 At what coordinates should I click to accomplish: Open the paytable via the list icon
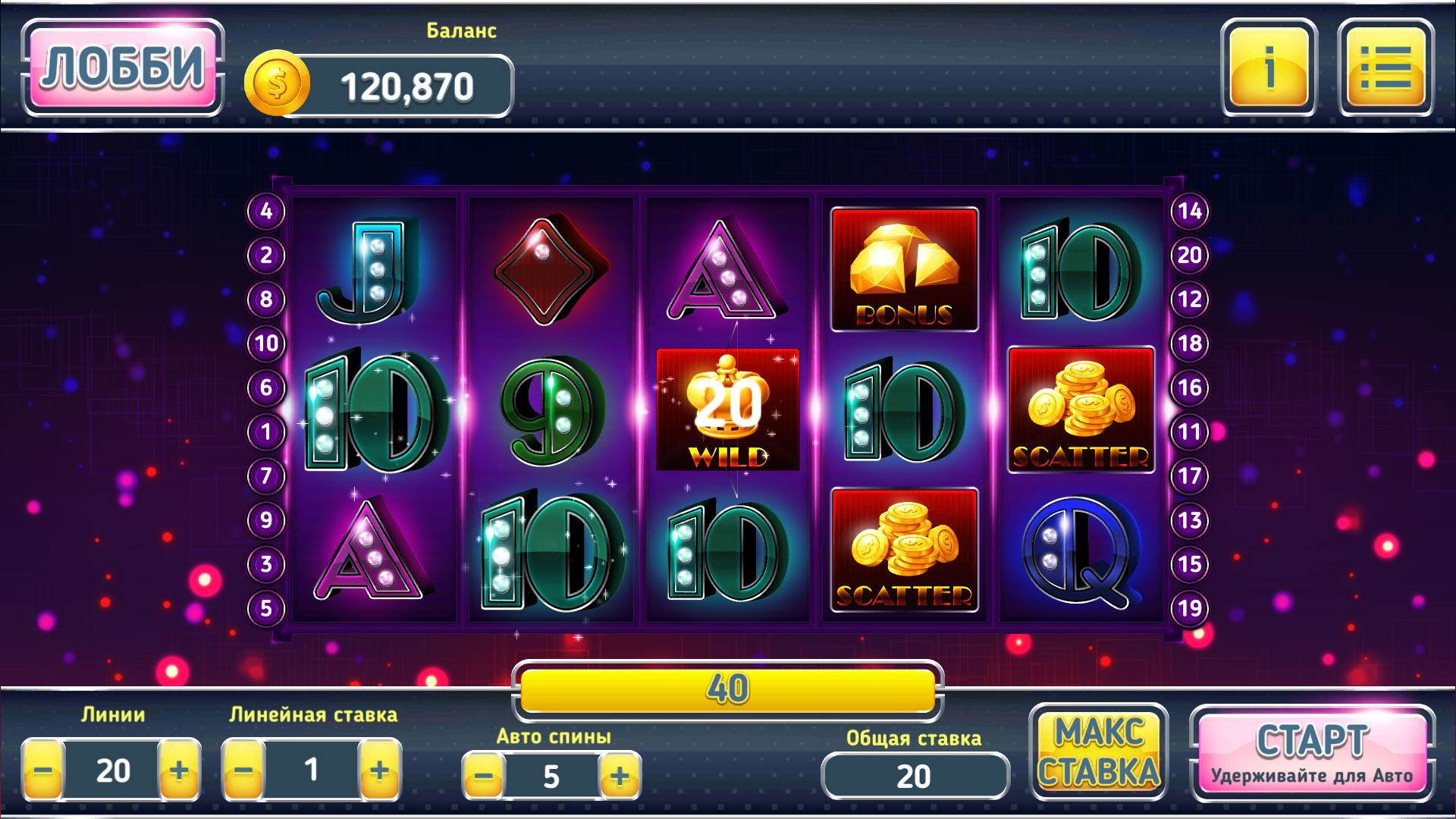[x=1385, y=72]
